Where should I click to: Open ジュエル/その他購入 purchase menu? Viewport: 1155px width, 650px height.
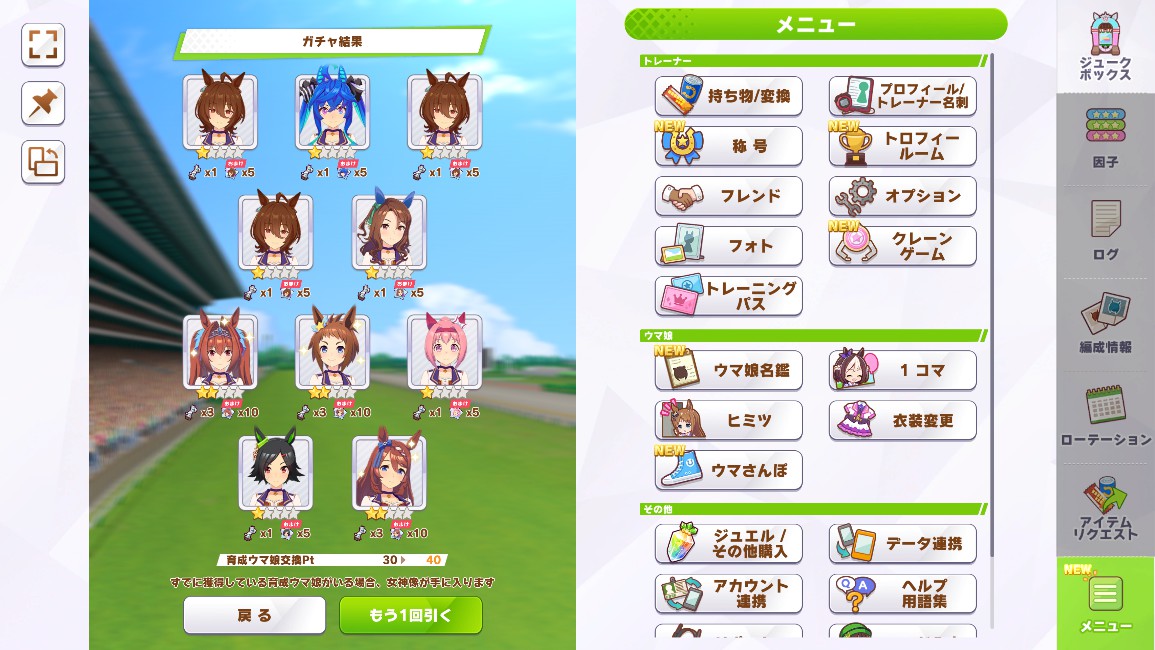pos(729,543)
